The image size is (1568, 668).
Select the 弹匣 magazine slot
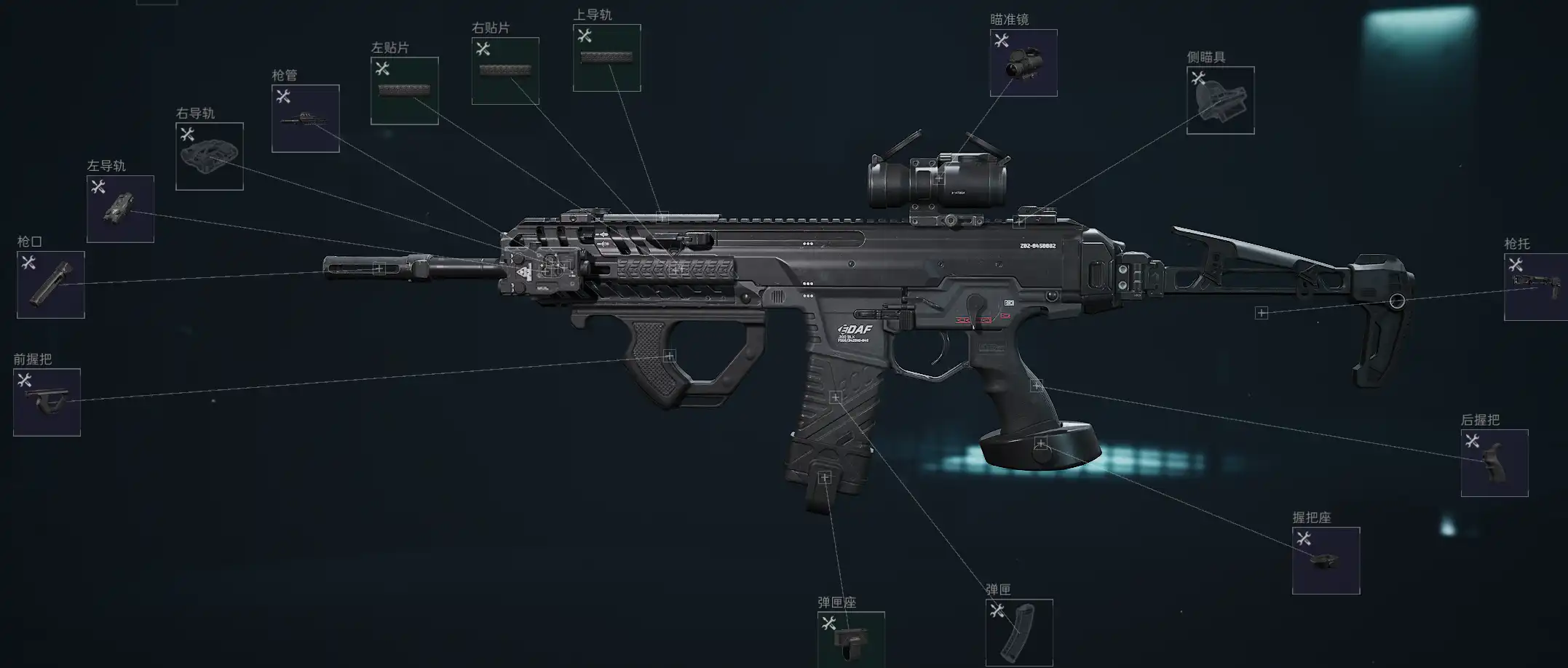pyautogui.click(x=1018, y=632)
